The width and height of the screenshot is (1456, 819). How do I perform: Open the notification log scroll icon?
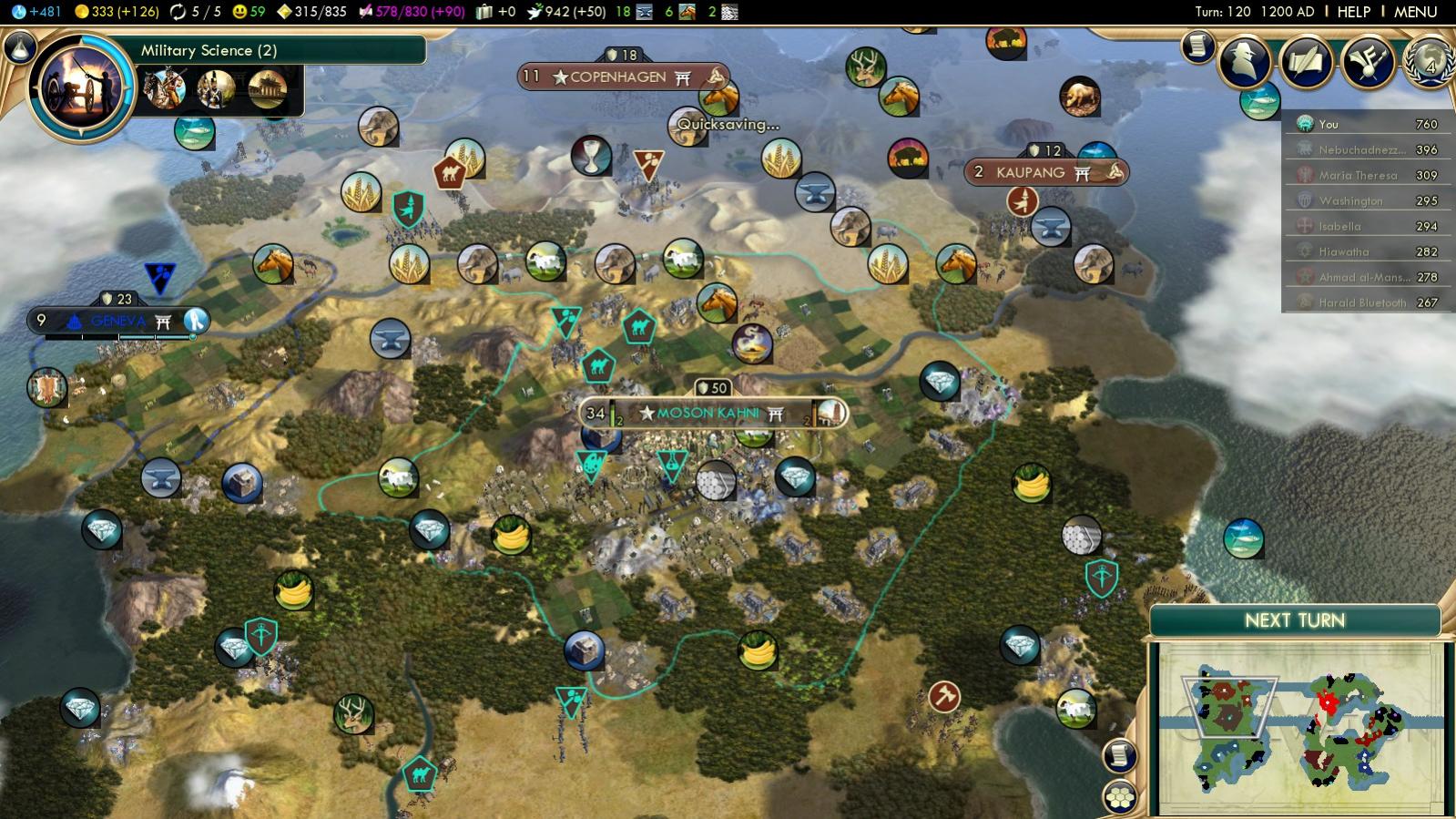[x=1197, y=46]
